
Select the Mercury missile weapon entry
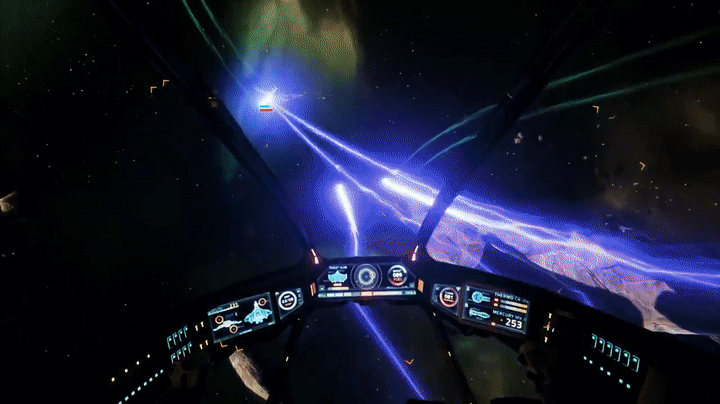pos(497,318)
